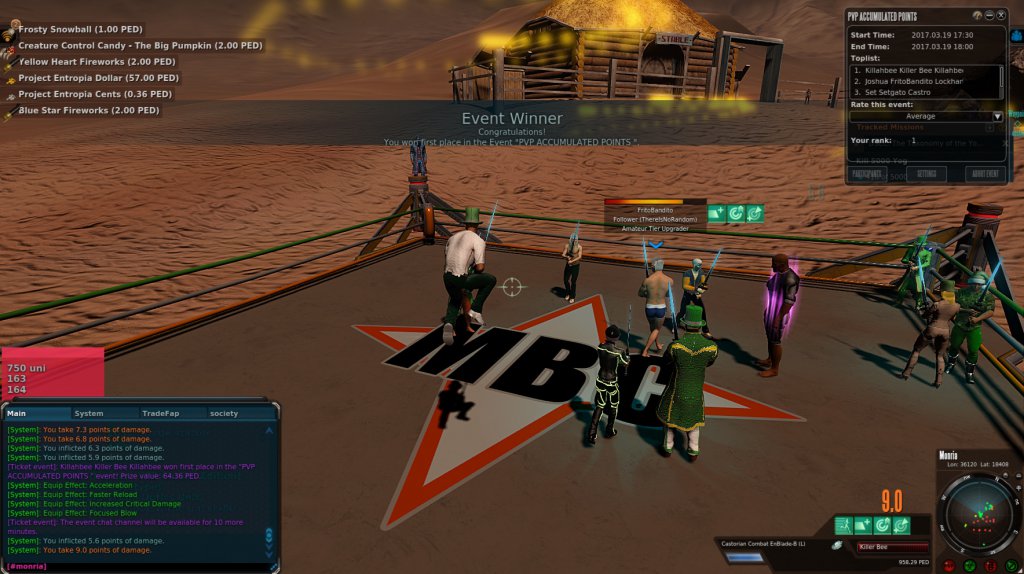Switch to the System chat tab

point(89,413)
